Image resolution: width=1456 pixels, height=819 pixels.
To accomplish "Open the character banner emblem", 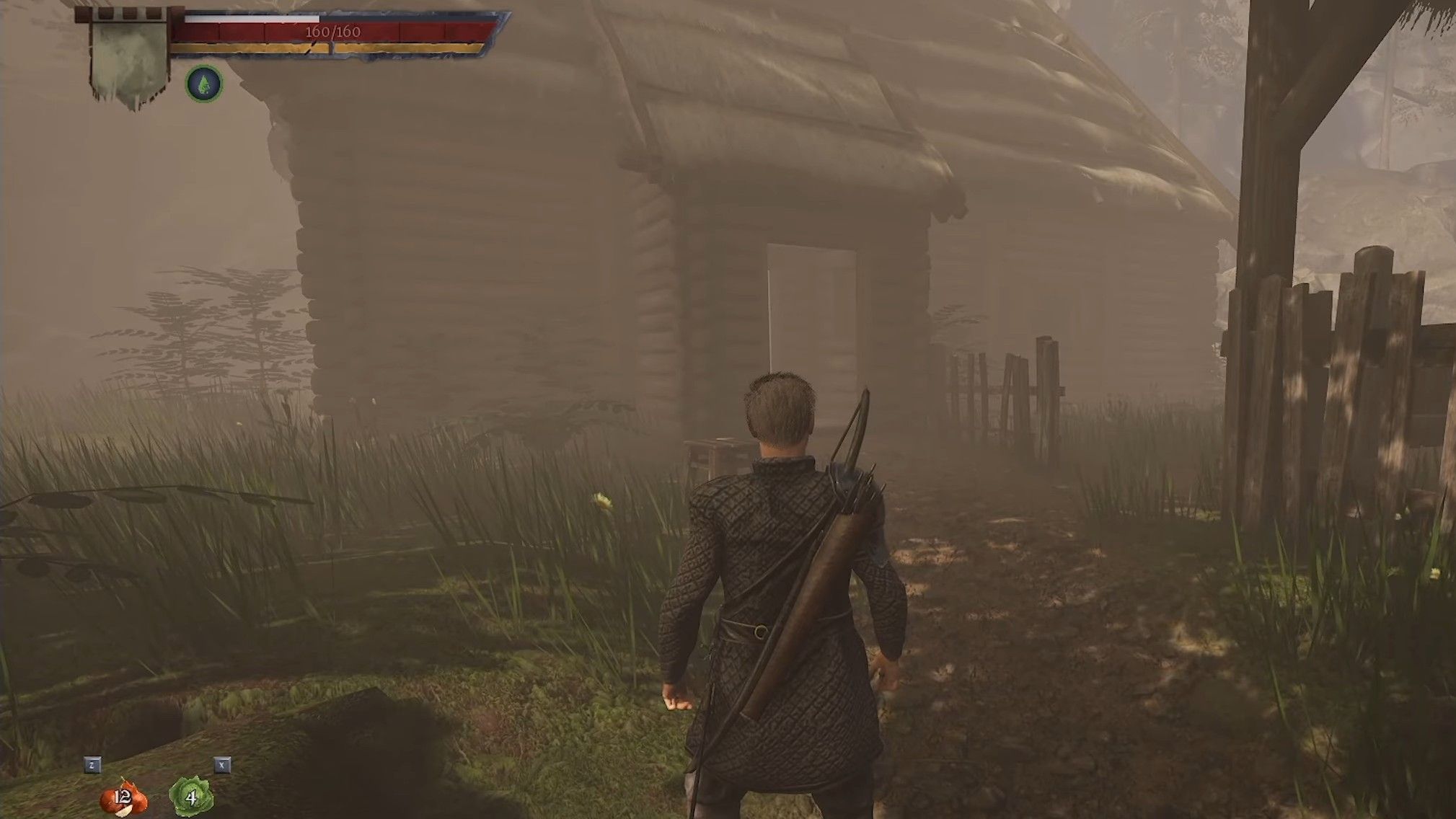I will 130,59.
